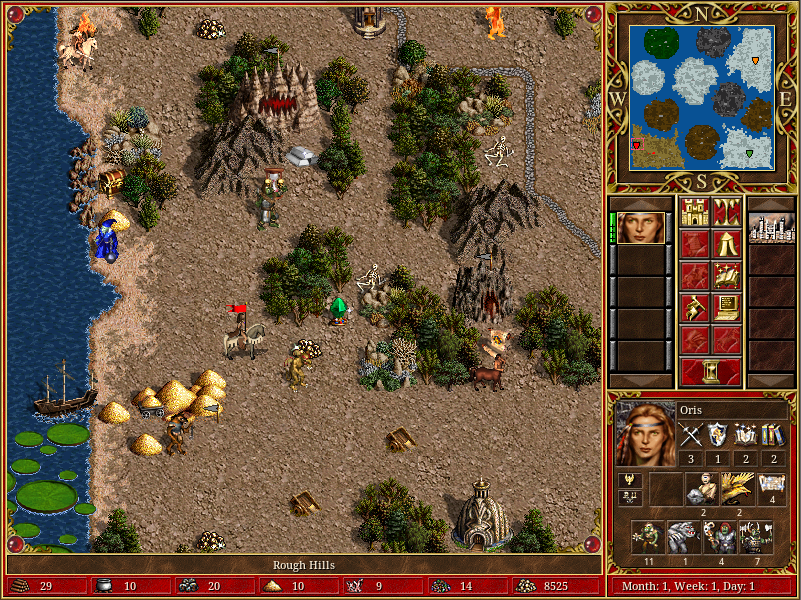This screenshot has width=801, height=600.
Task: Open system options via the computer icon
Action: pos(726,308)
